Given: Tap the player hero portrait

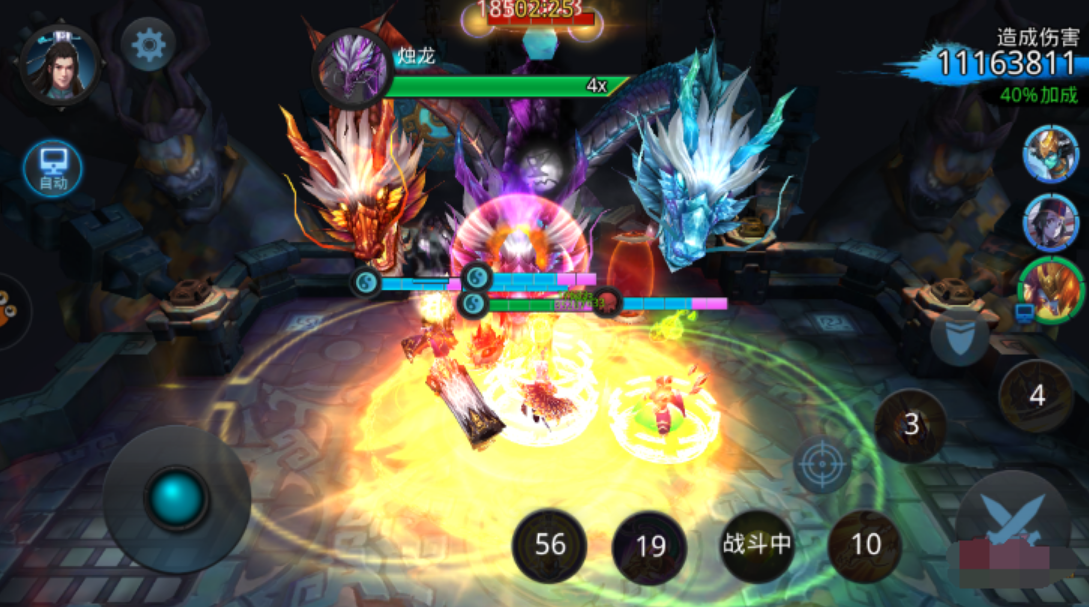Looking at the screenshot, I should pos(59,64).
